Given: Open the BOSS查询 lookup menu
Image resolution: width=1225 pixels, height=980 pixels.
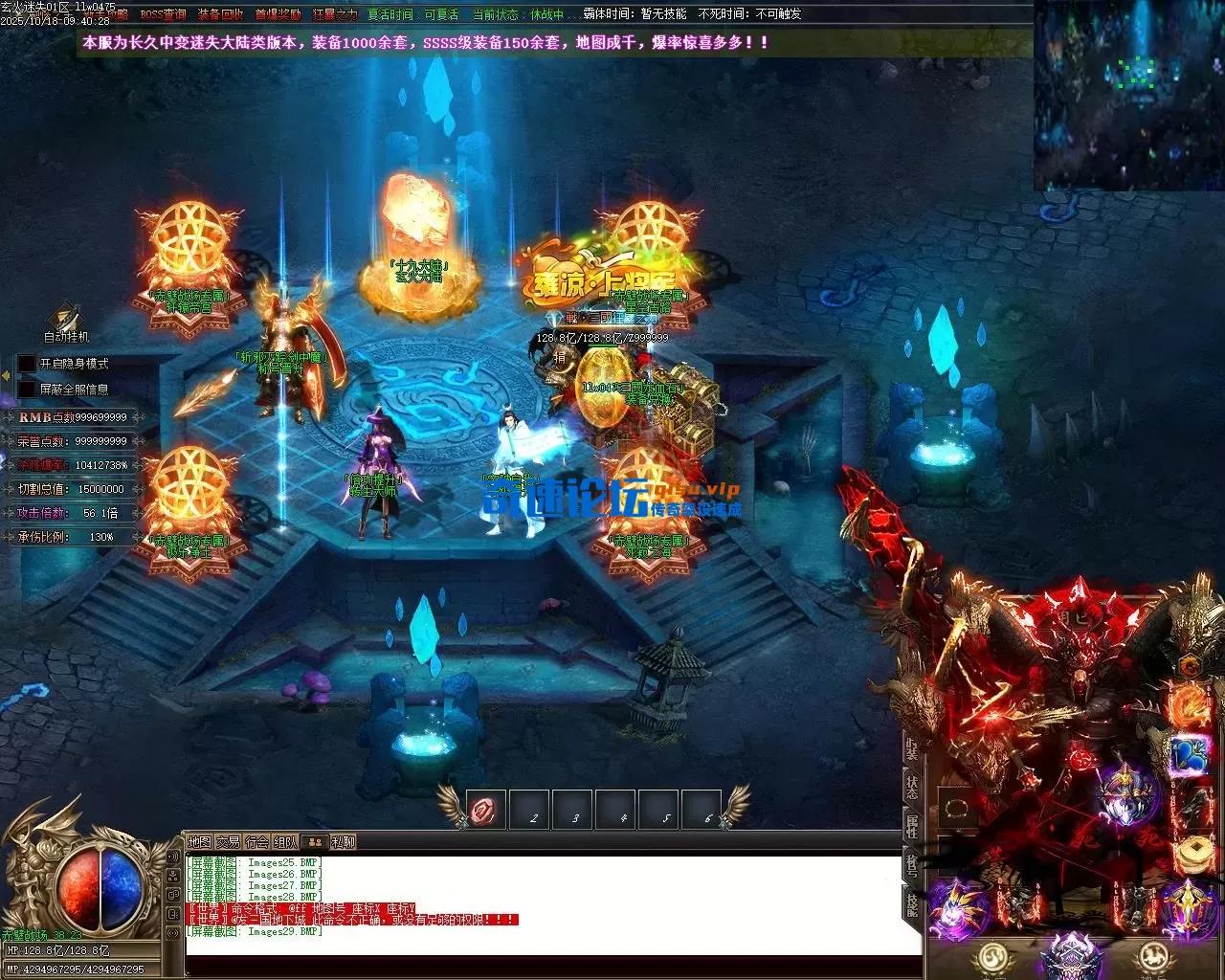Looking at the screenshot, I should (x=163, y=14).
